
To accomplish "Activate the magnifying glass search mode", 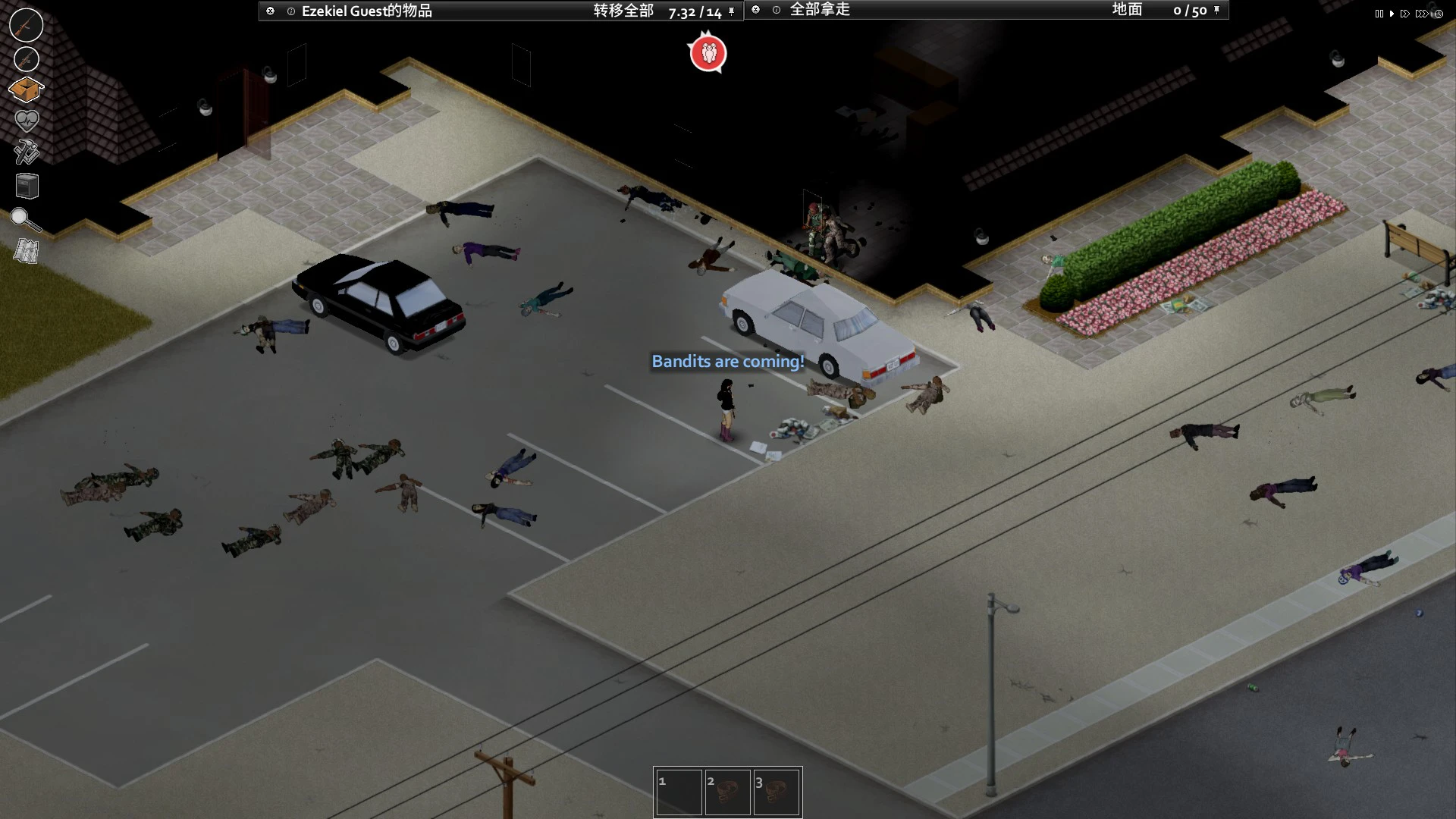I will pos(25,219).
